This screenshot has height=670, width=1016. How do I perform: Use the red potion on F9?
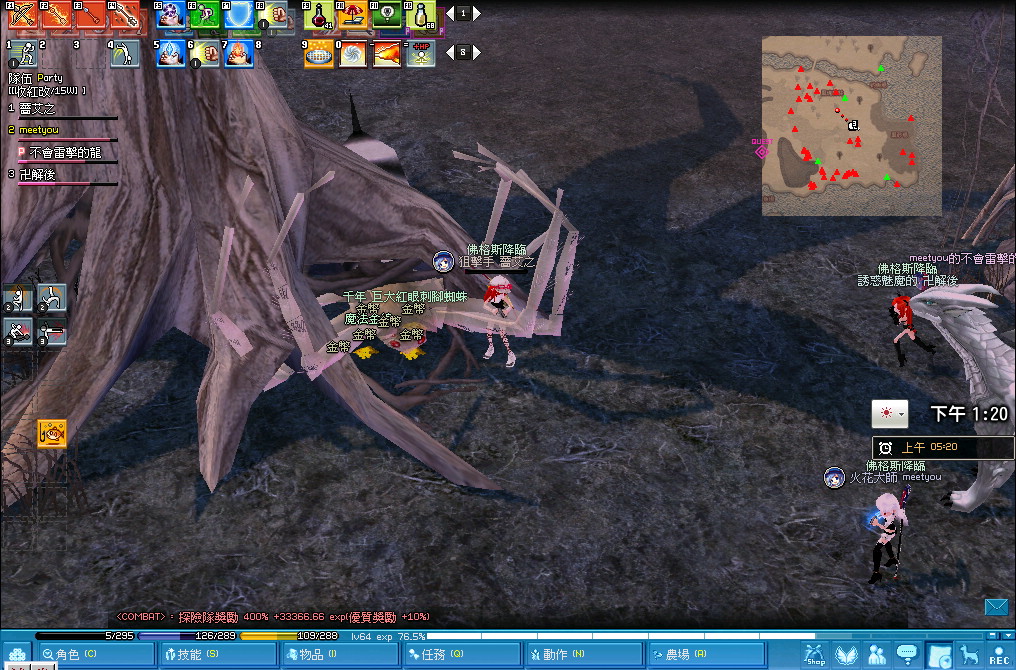[318, 16]
